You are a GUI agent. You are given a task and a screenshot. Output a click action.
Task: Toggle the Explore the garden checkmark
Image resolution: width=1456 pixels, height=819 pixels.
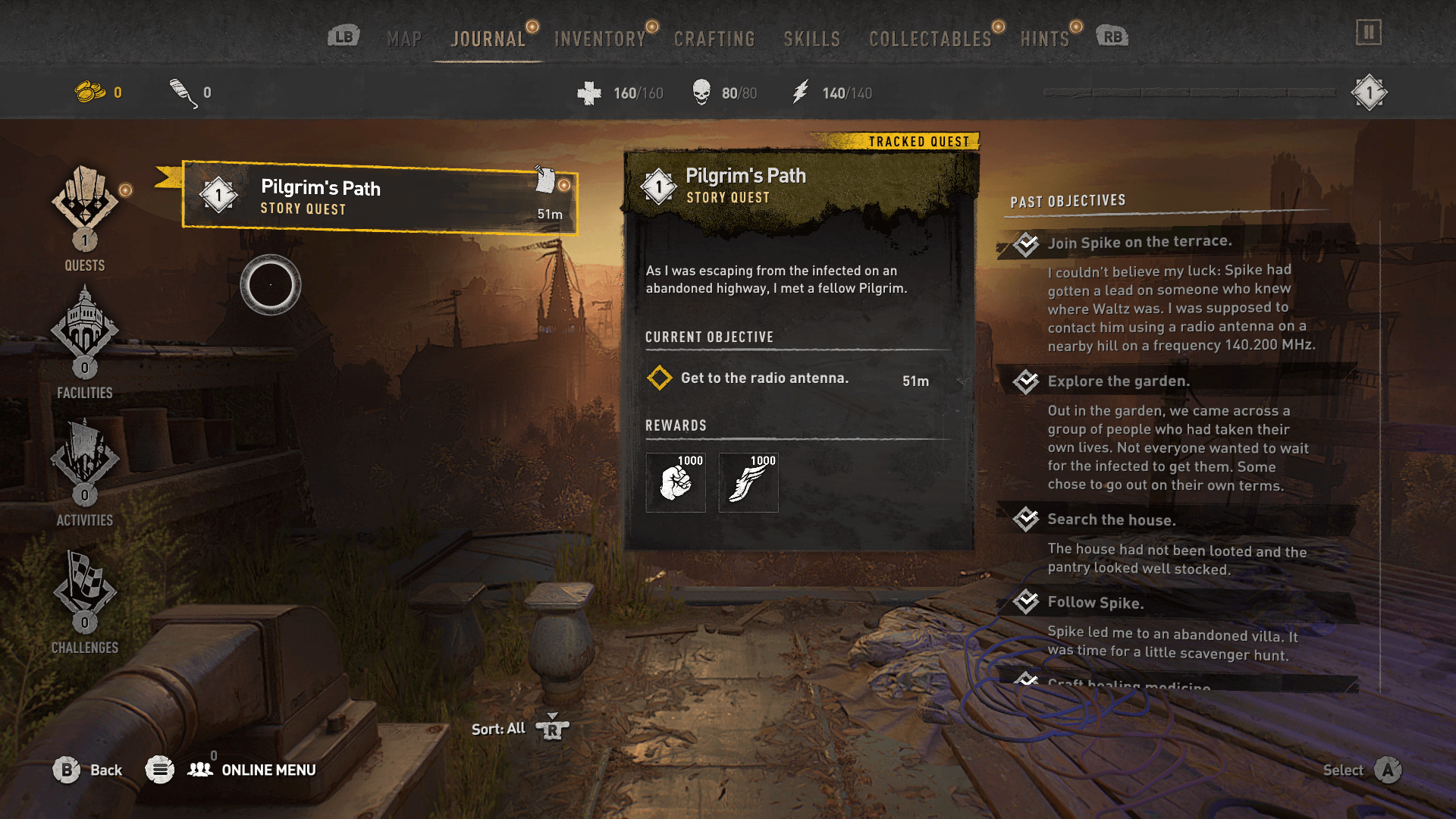coord(1028,381)
